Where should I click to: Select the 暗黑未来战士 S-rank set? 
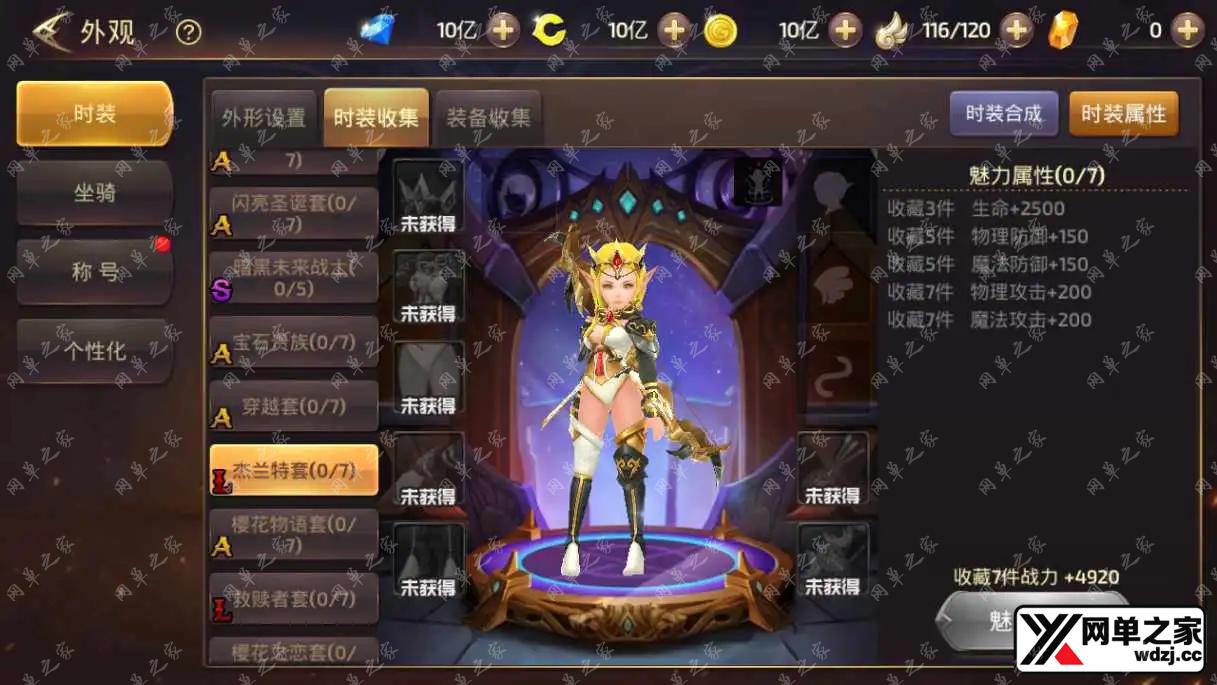click(x=294, y=277)
